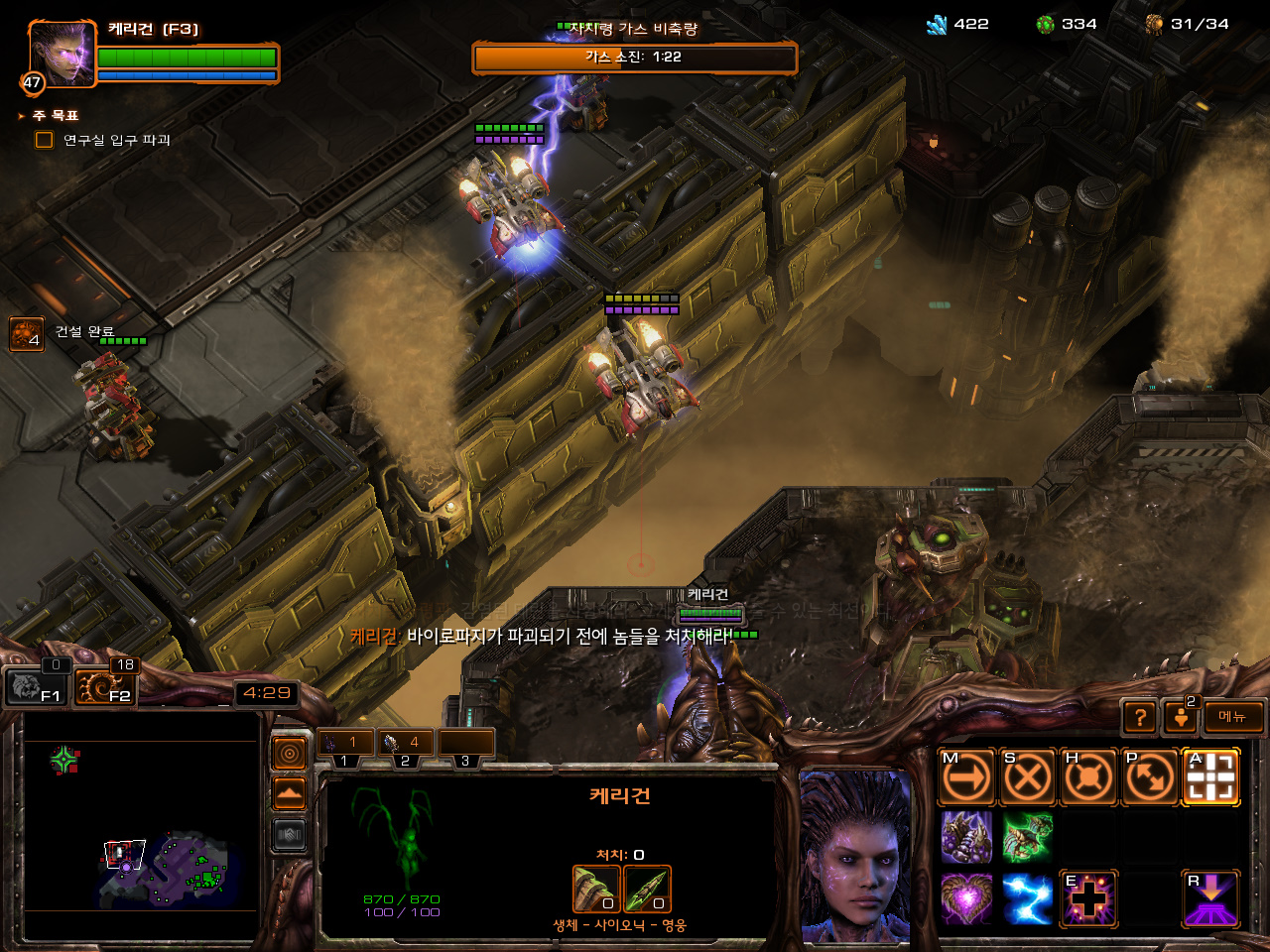The width and height of the screenshot is (1270, 952).
Task: Click the minimap
Action: 139,825
